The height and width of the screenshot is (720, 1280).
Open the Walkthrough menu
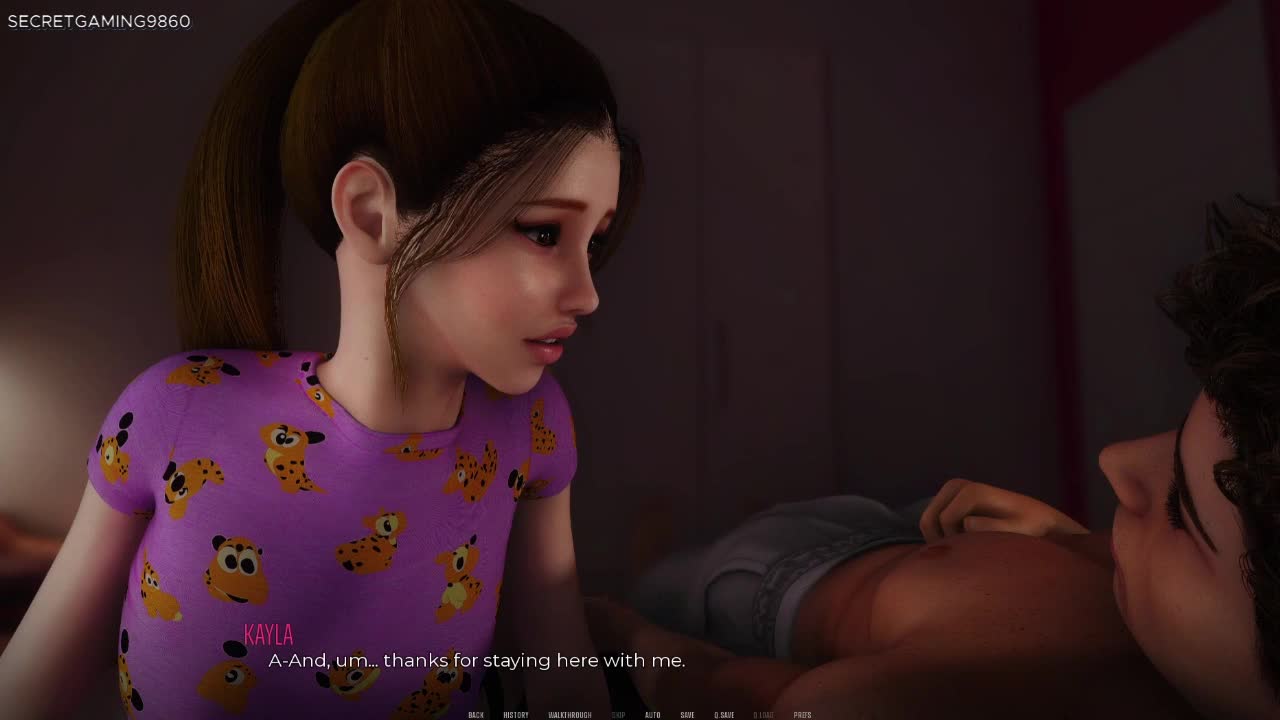pos(570,715)
